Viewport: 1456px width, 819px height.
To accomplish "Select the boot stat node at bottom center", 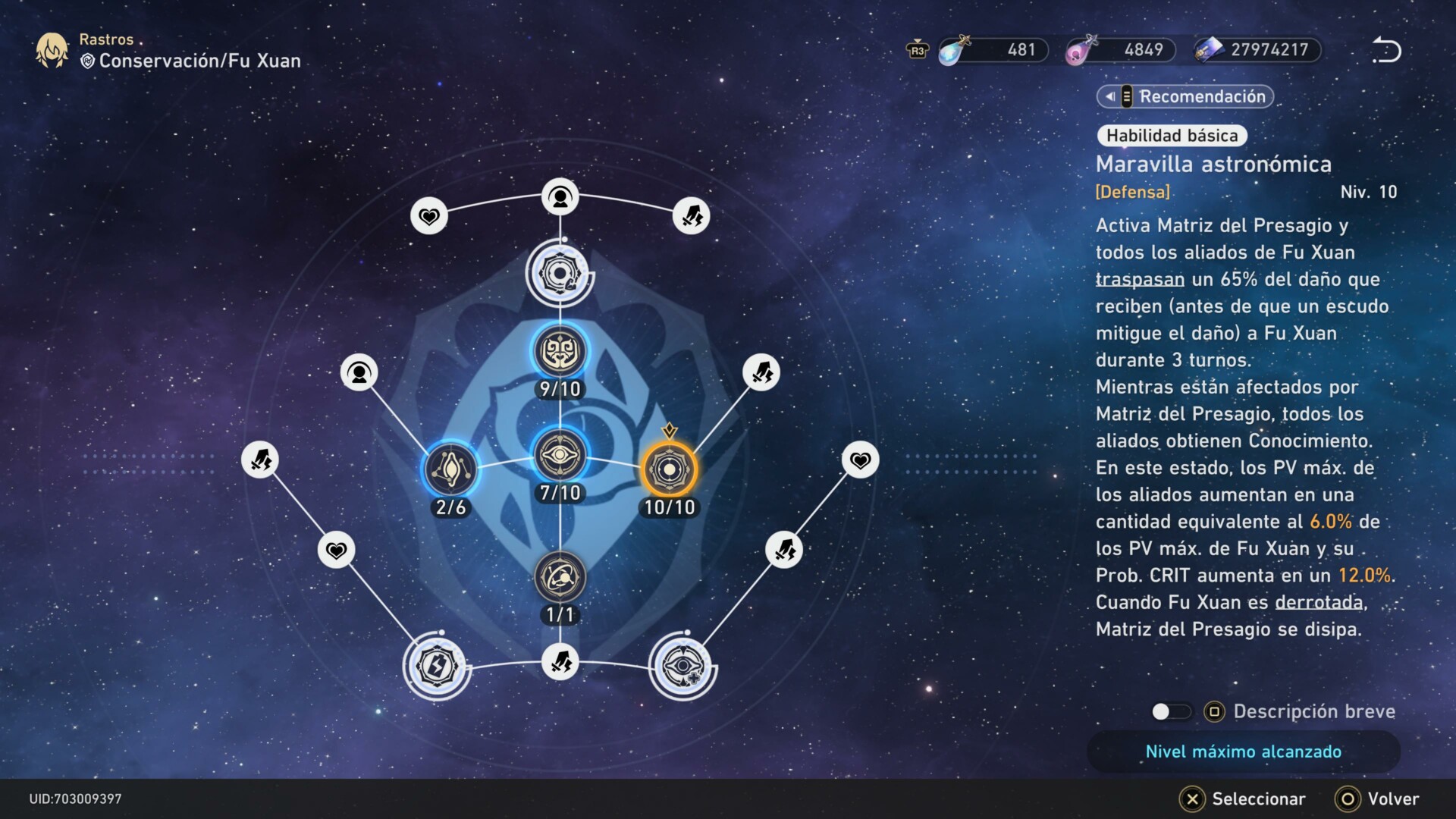I will pyautogui.click(x=560, y=661).
